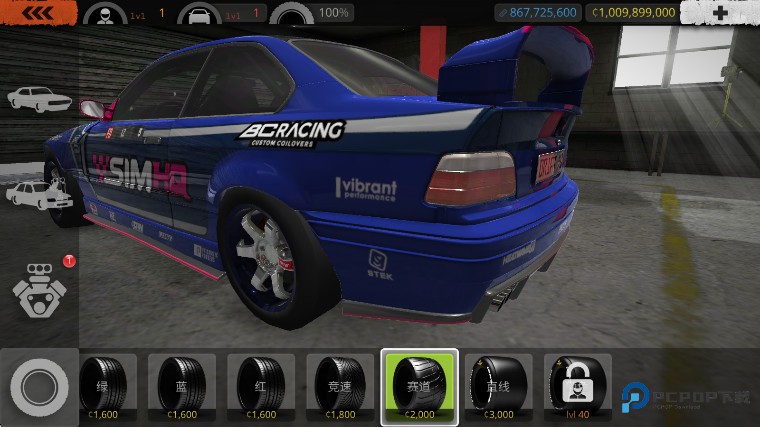Choose the highlighted 赛道 track tire
The height and width of the screenshot is (427, 760).
coord(420,387)
